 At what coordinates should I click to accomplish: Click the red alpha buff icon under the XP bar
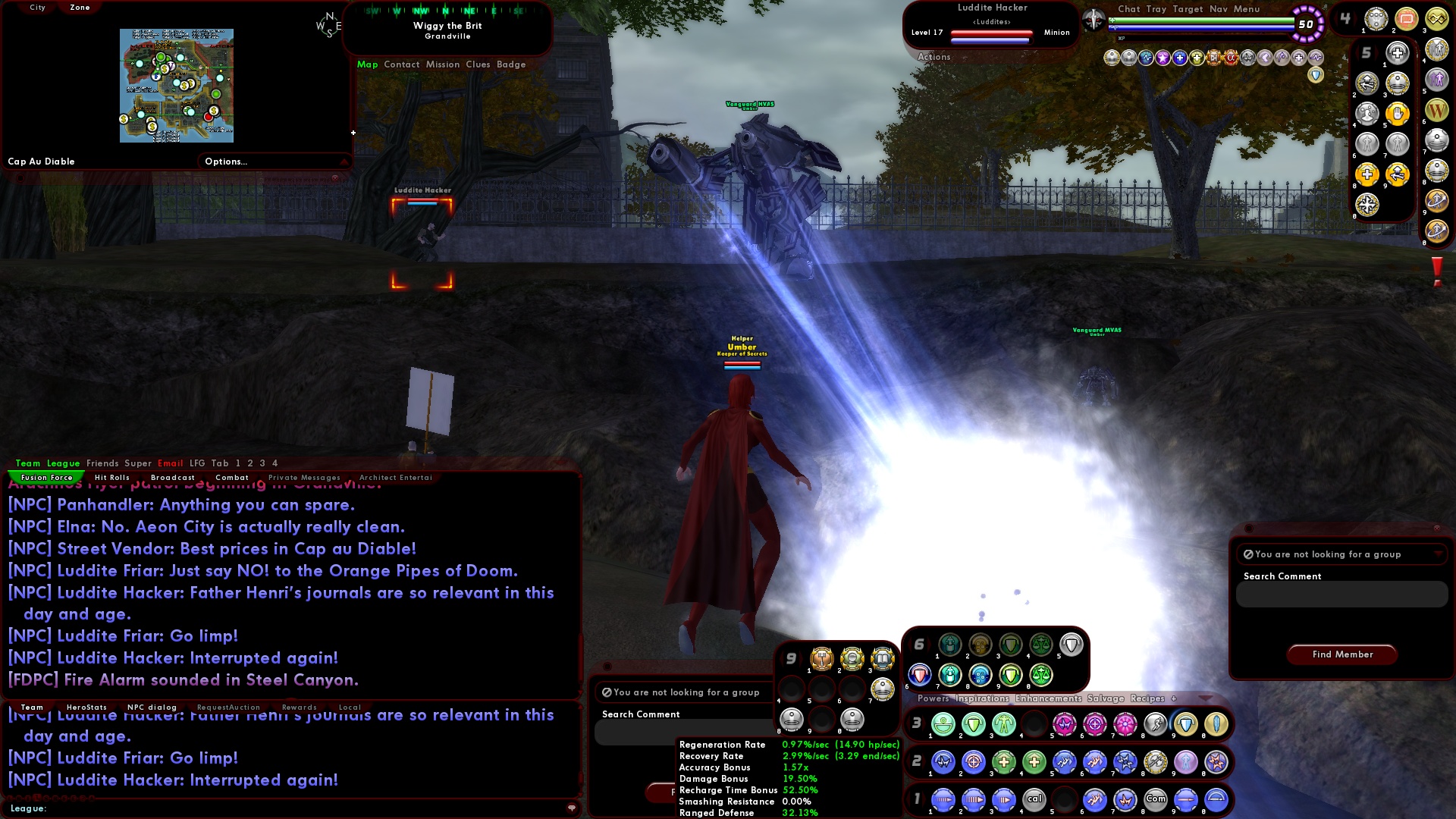coord(1231,57)
